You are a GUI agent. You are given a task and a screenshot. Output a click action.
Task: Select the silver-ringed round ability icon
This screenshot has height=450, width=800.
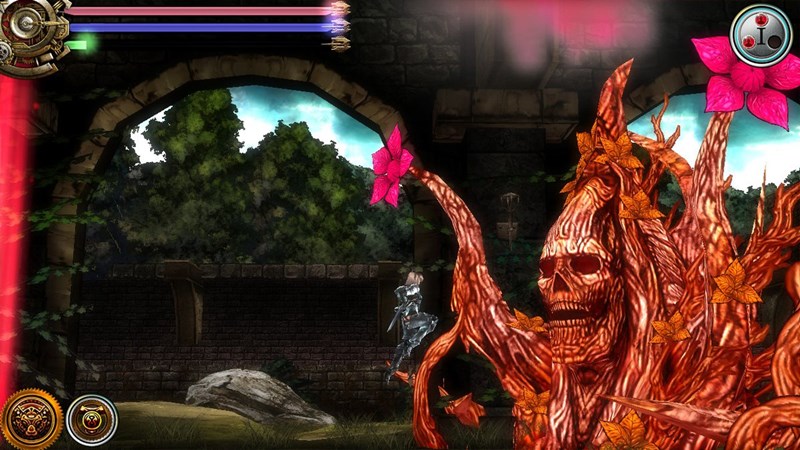point(92,420)
